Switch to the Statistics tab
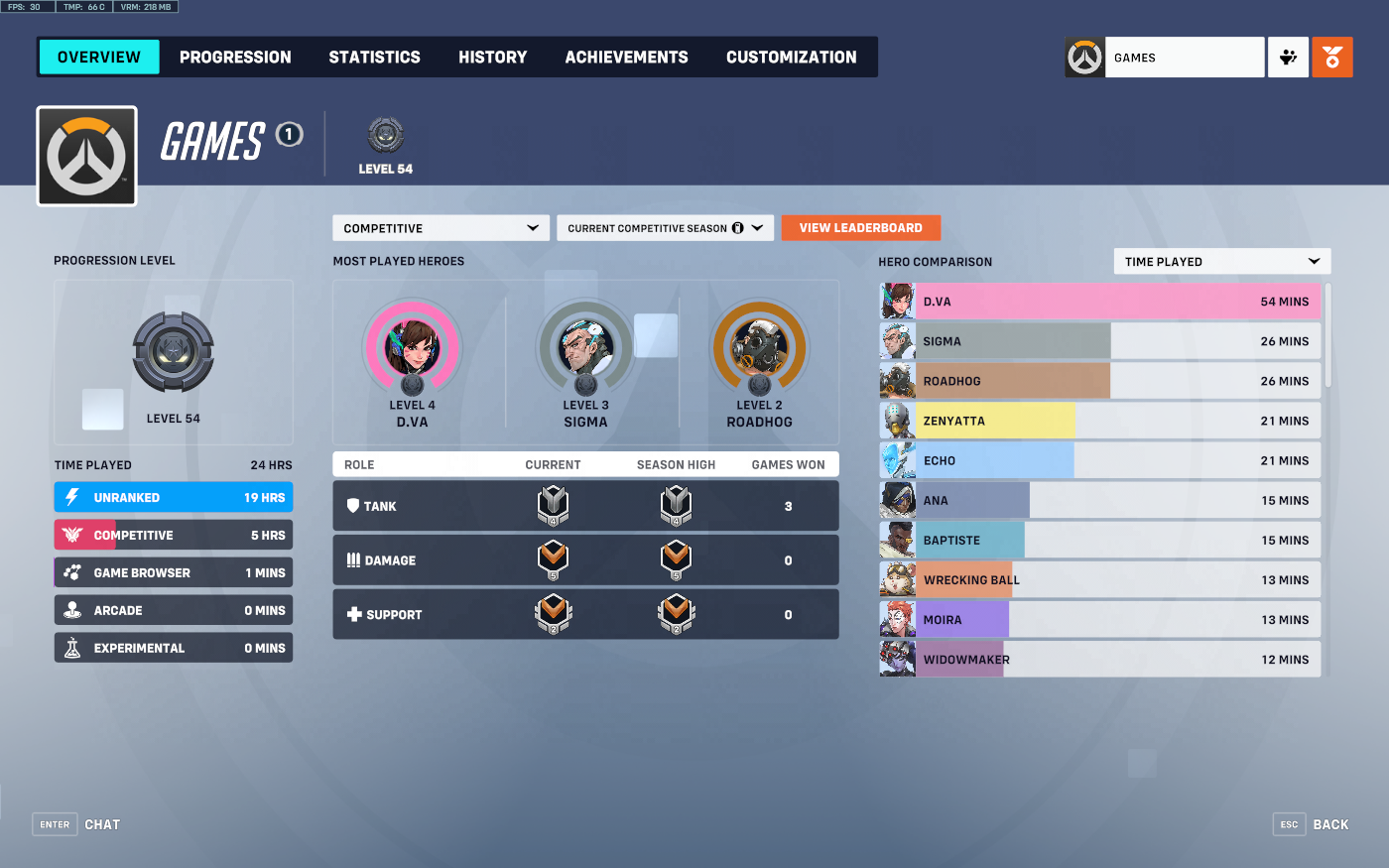Viewport: 1389px width, 868px height. (374, 57)
